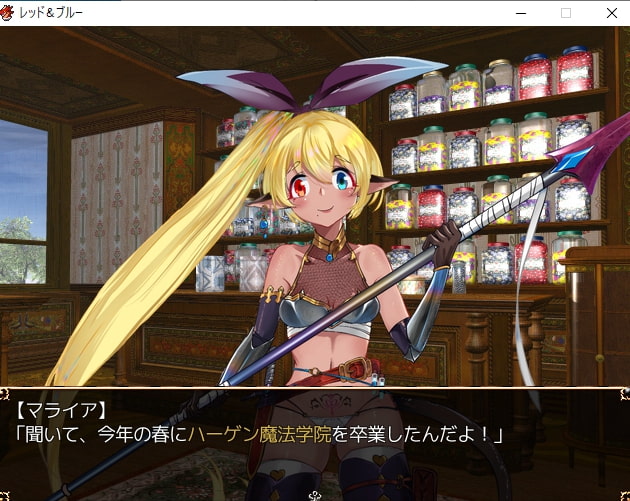630x501 pixels.
Task: Minimize the game window
Action: click(x=520, y=13)
